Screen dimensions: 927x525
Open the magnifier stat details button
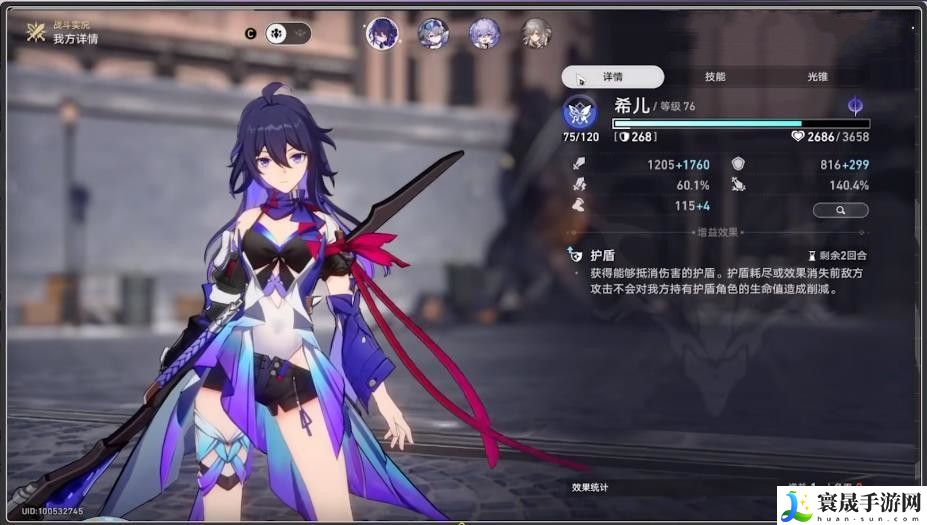pos(840,210)
